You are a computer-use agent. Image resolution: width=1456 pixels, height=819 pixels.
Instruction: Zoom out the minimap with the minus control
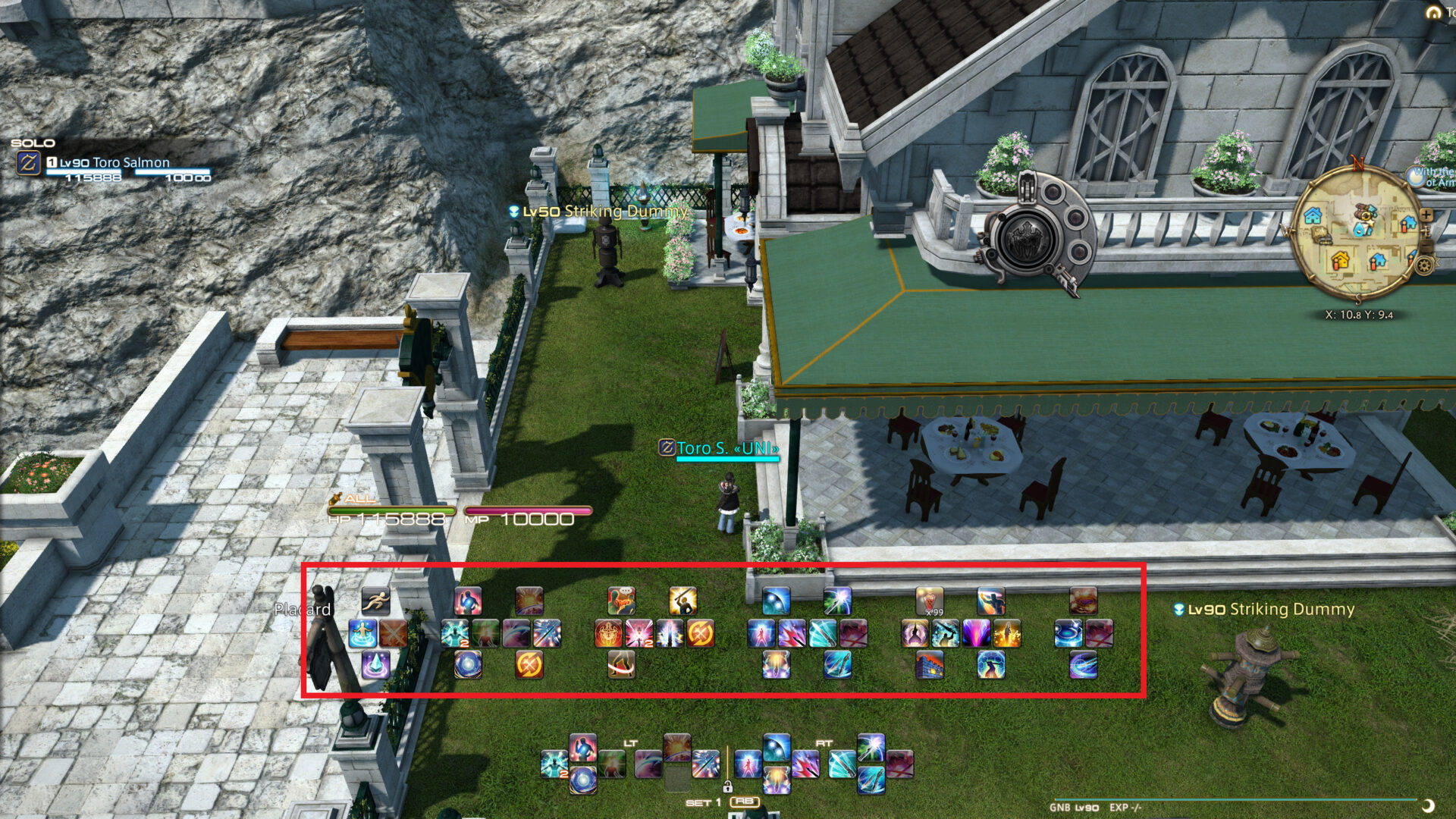[x=1426, y=244]
